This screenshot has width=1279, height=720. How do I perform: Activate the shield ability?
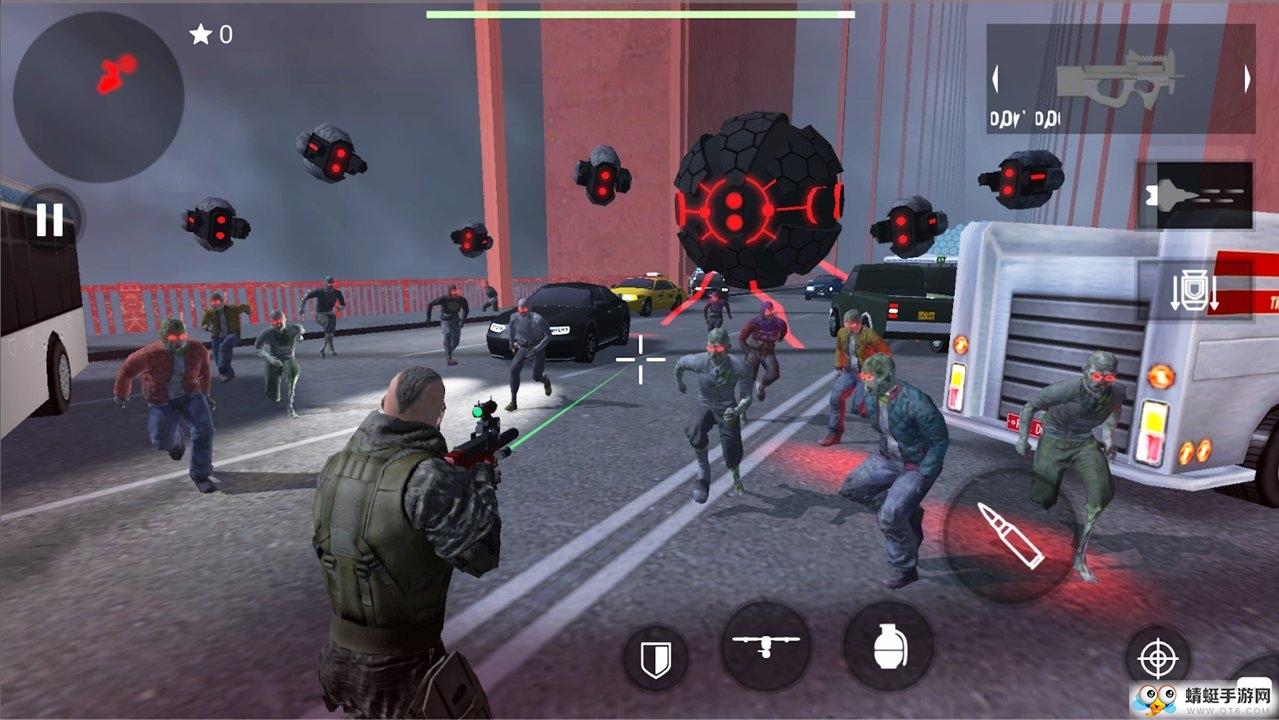655,659
